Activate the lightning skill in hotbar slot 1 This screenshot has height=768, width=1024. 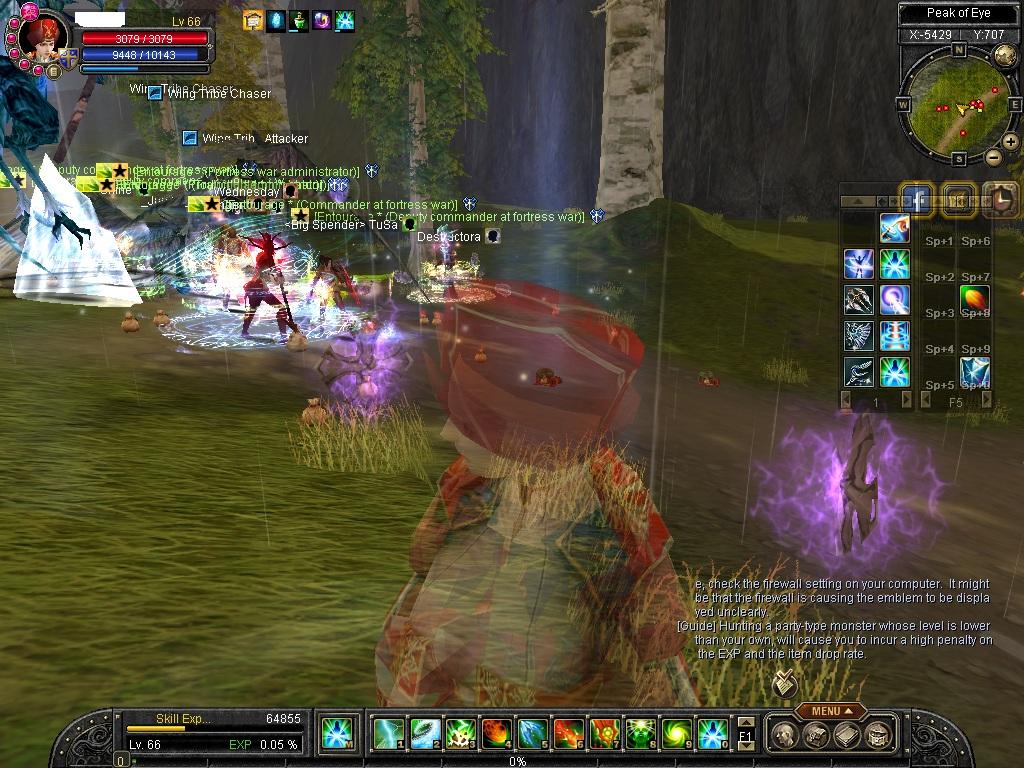click(388, 735)
